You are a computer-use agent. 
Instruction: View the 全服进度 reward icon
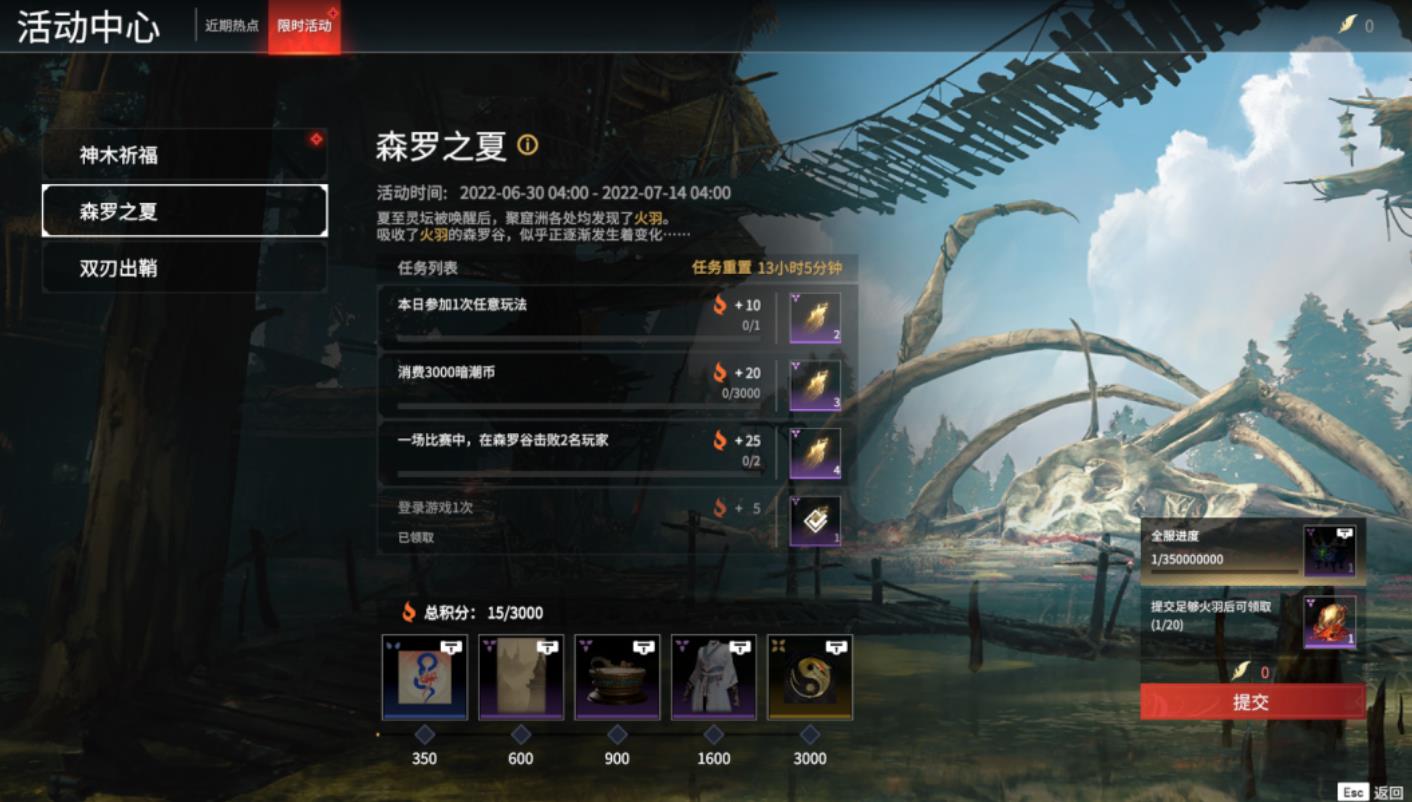[x=1329, y=551]
